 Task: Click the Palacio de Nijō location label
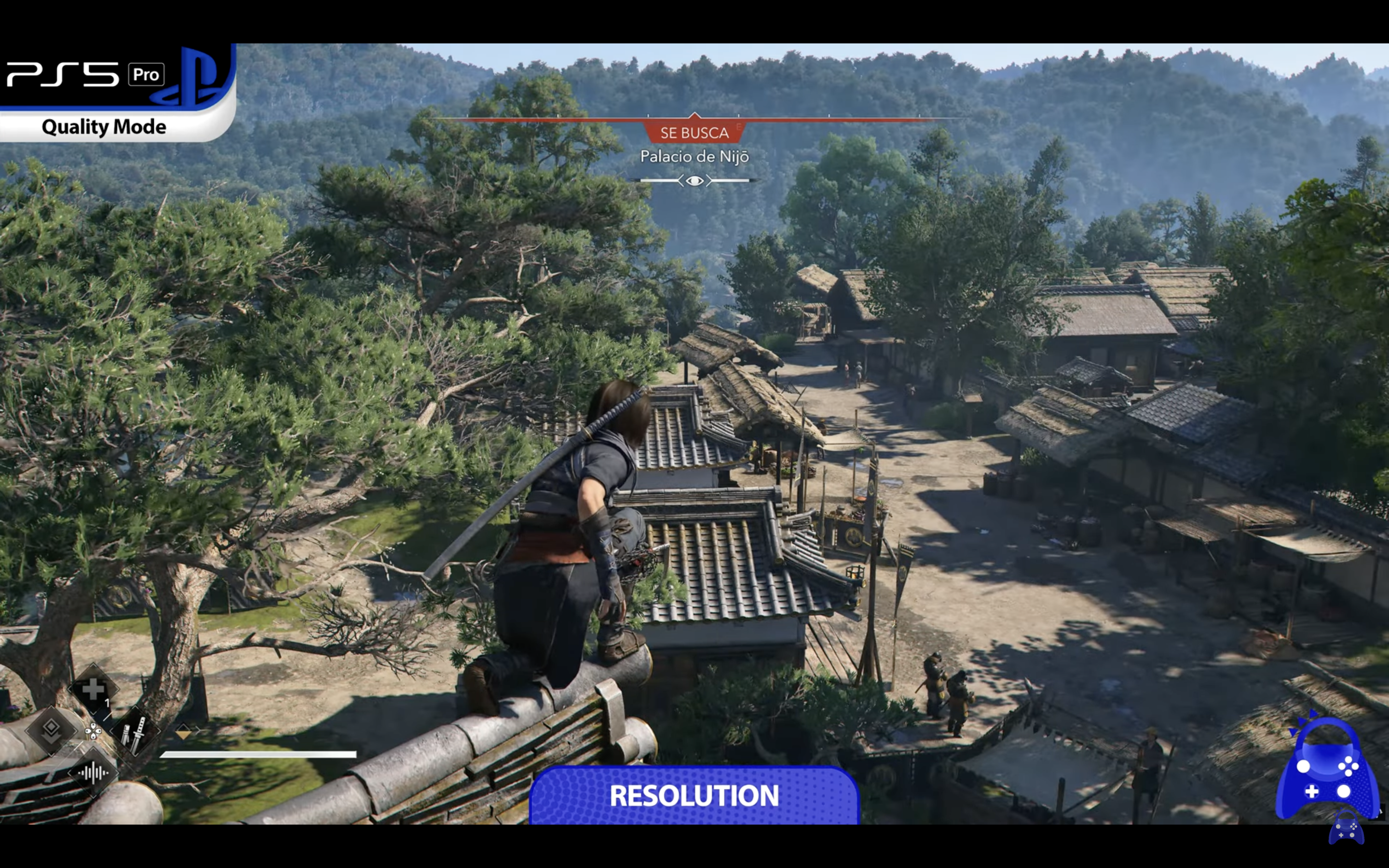pos(694,156)
